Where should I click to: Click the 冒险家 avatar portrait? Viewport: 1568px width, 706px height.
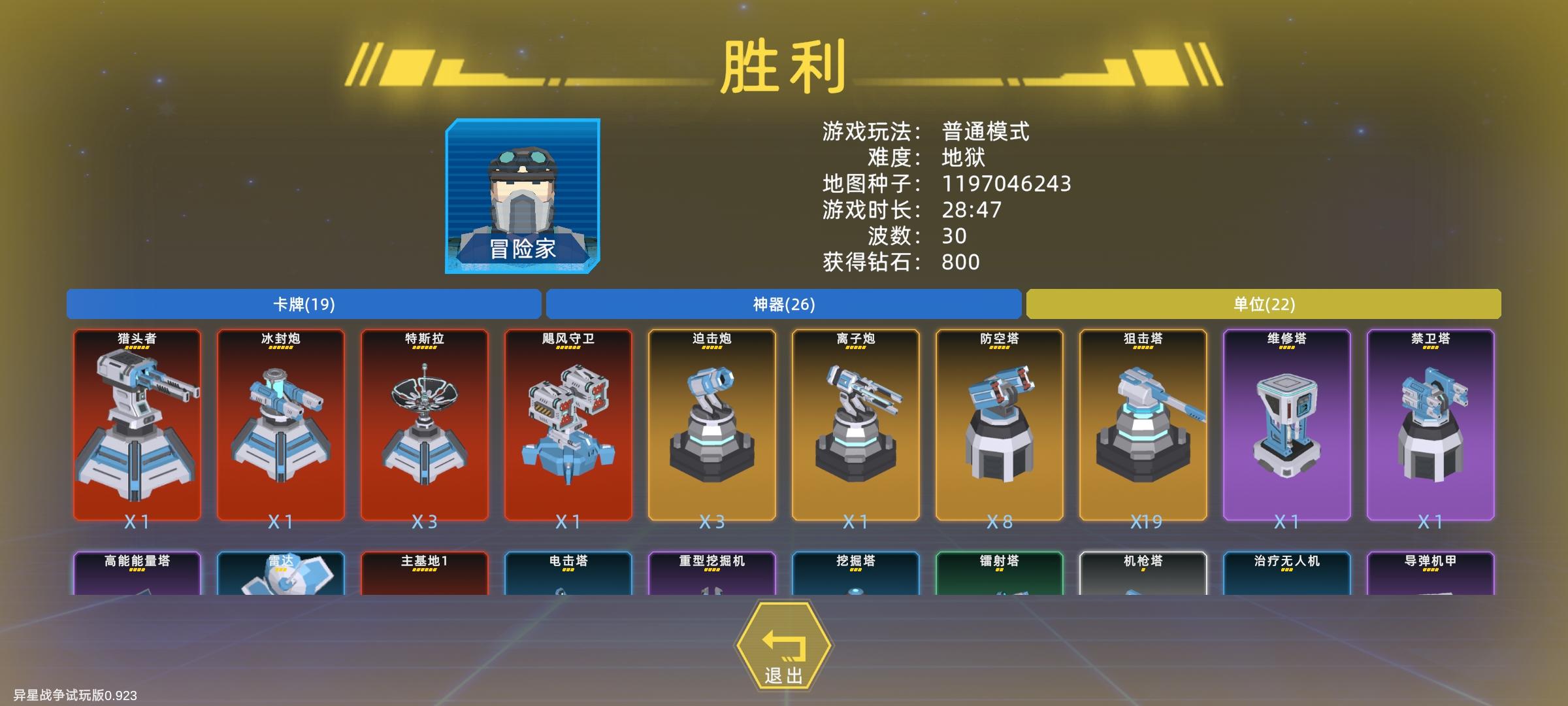[x=521, y=196]
